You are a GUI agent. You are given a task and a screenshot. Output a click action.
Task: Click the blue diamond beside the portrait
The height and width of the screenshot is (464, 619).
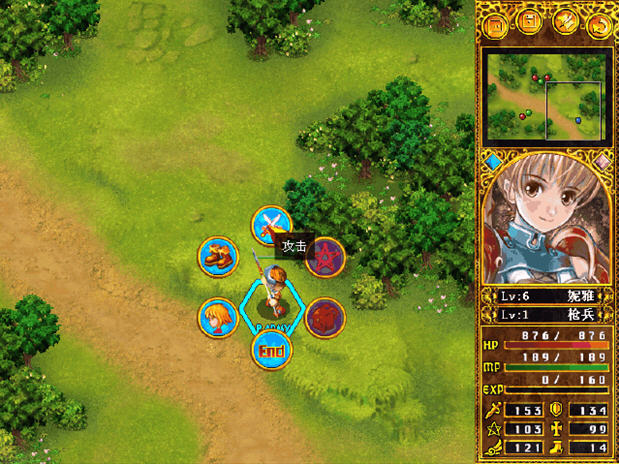[x=491, y=160]
